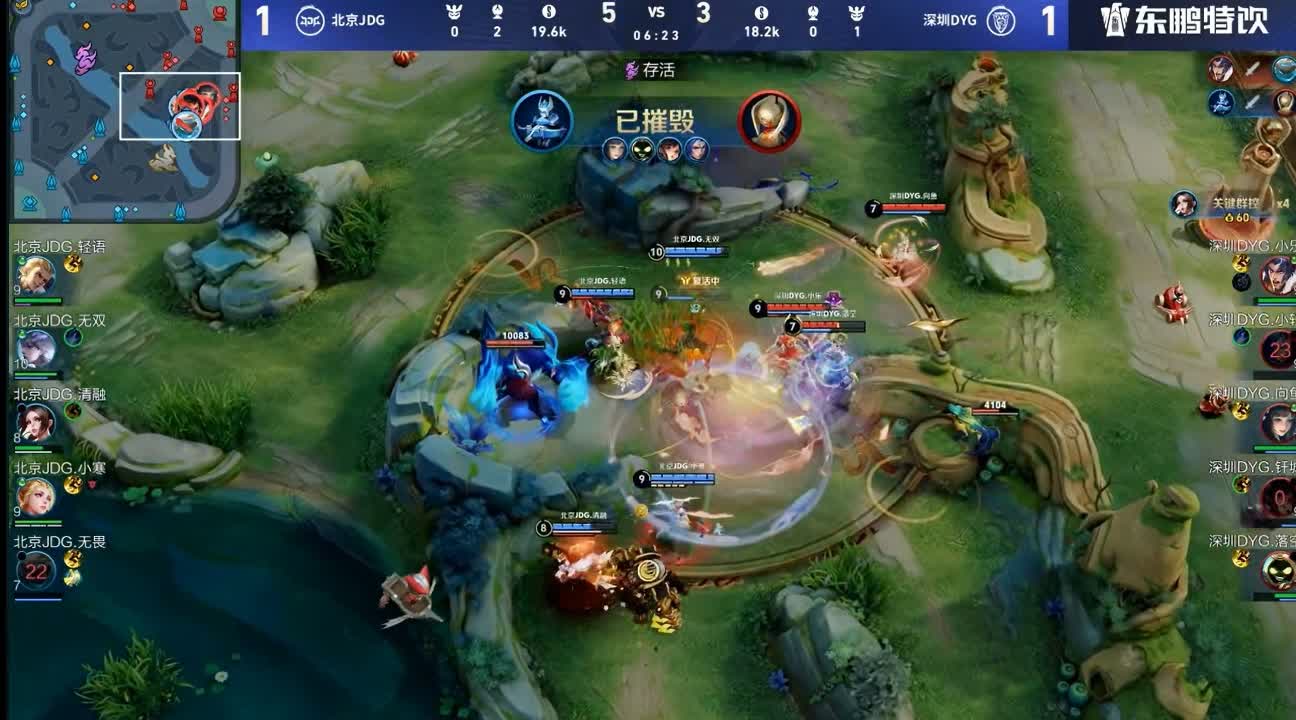Click the 东鹏特饮 sponsor logo
The width and height of the screenshot is (1296, 720).
(x=1183, y=21)
